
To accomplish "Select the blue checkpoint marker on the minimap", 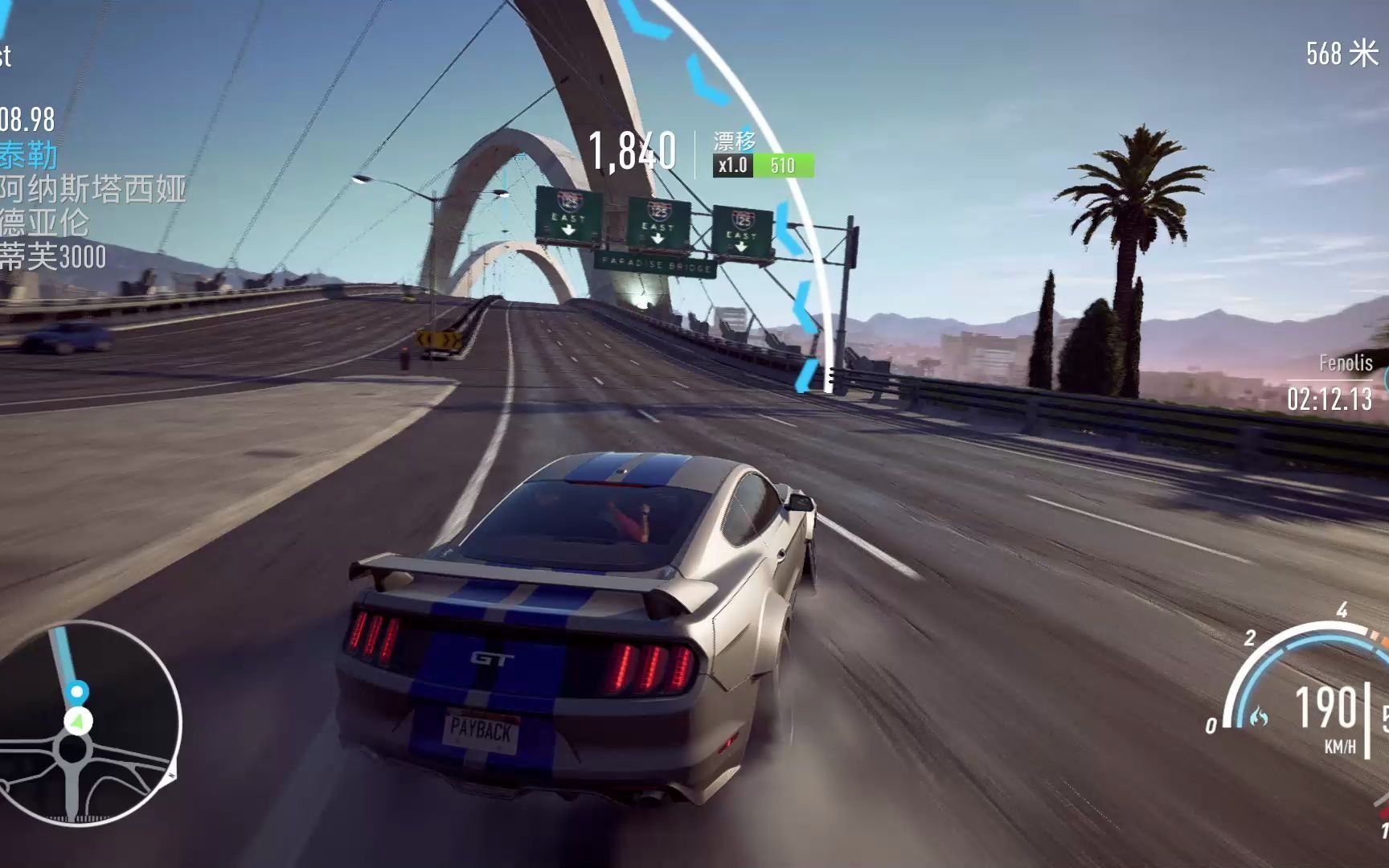I will [x=77, y=691].
